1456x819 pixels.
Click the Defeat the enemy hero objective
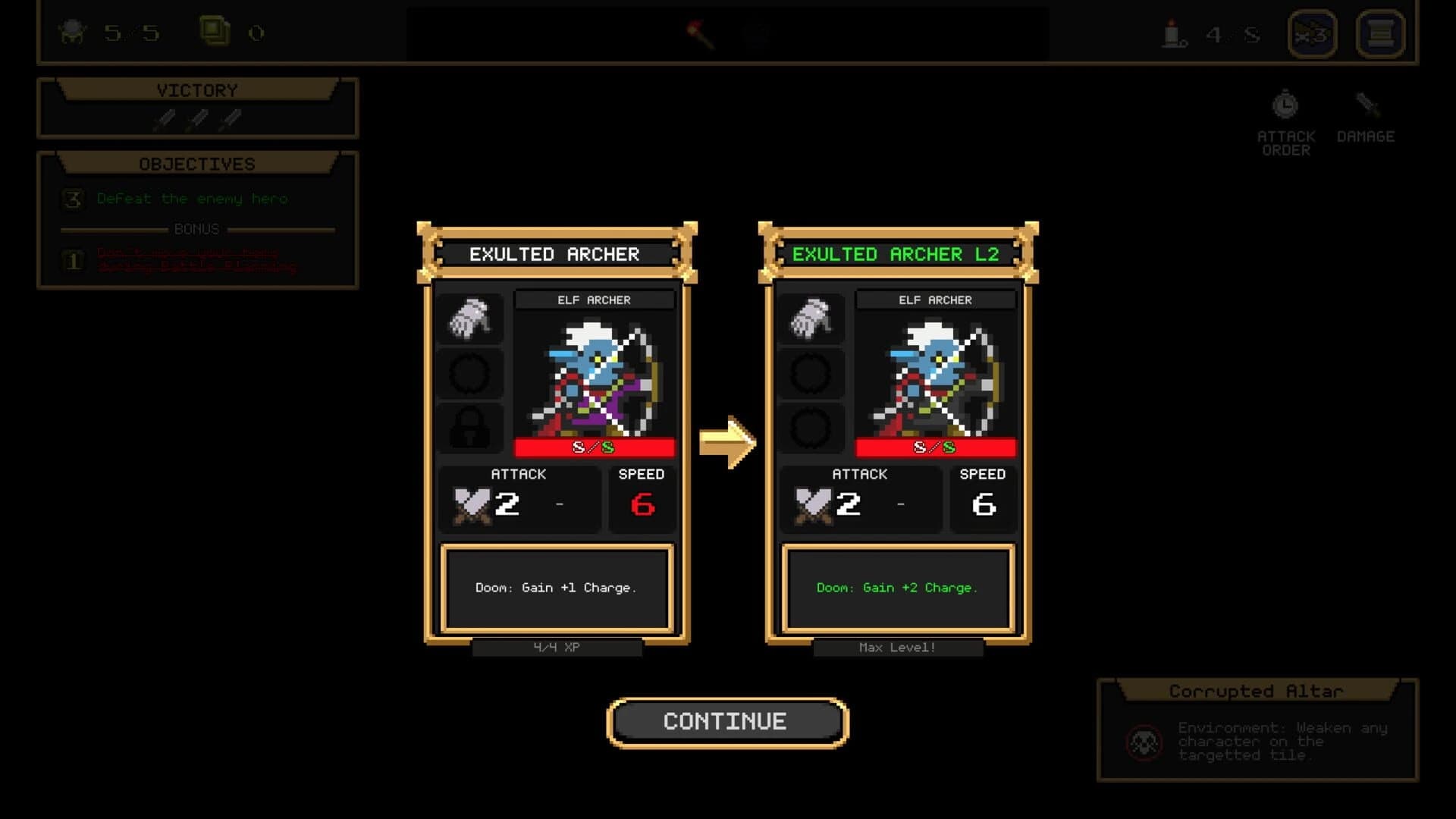click(191, 199)
